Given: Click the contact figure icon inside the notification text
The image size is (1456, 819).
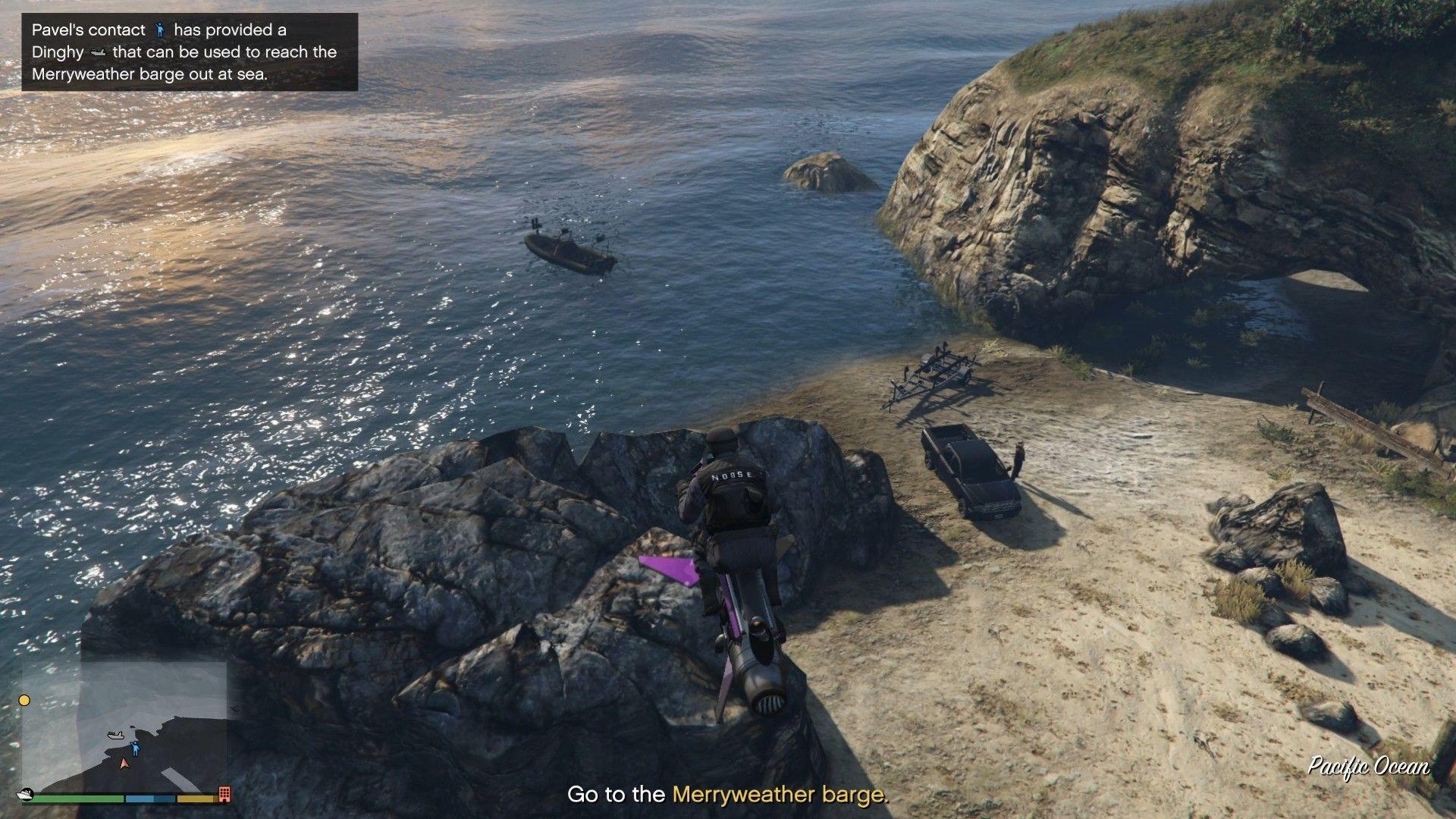Looking at the screenshot, I should 161,30.
